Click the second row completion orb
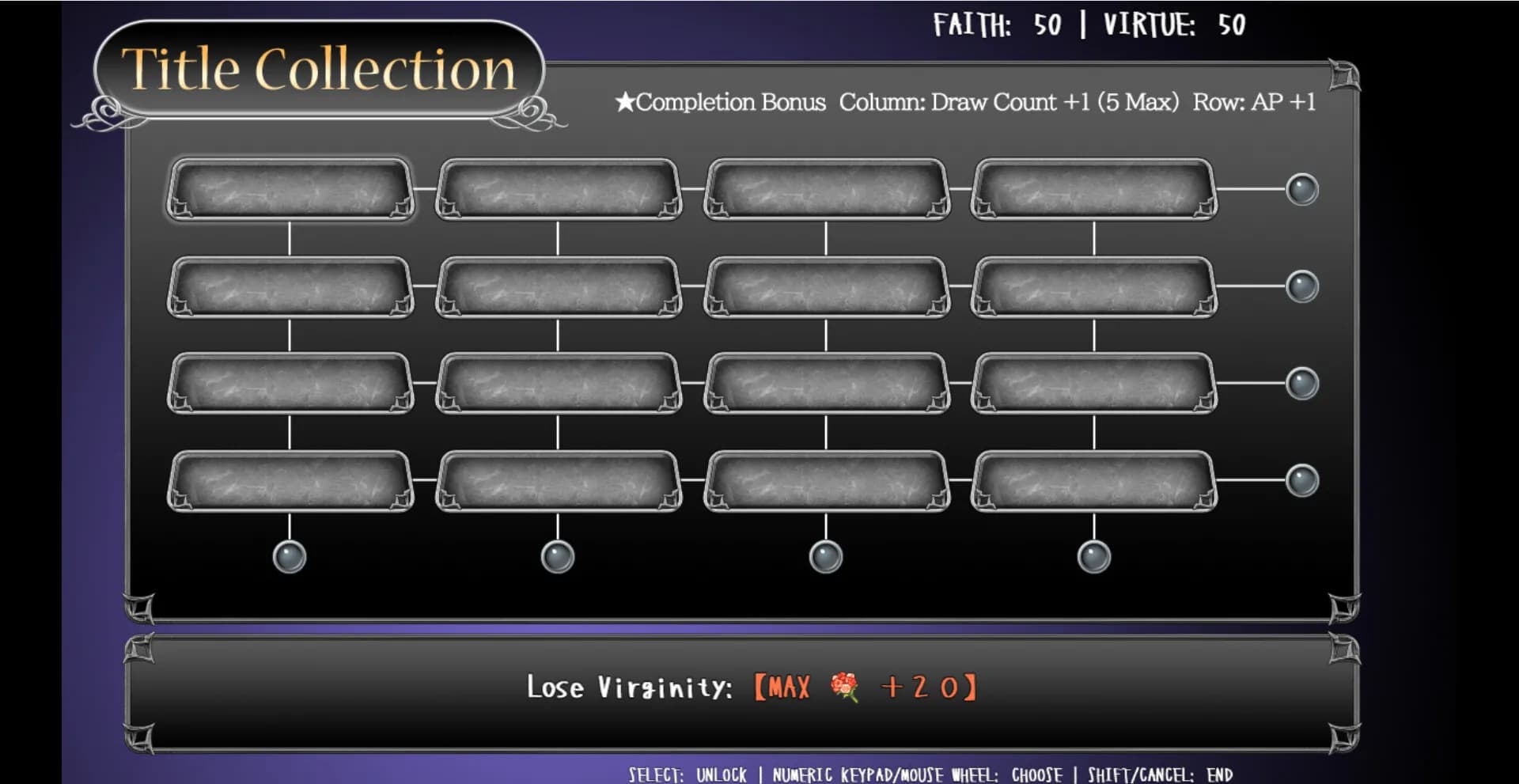Viewport: 1519px width, 784px height. click(1300, 287)
